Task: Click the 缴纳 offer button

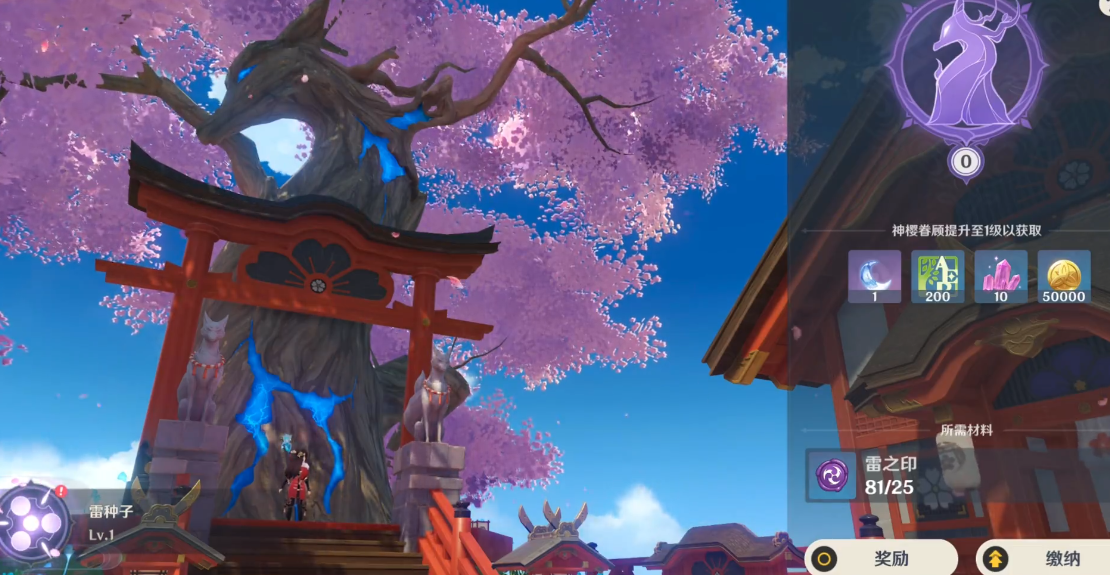Action: point(1045,557)
